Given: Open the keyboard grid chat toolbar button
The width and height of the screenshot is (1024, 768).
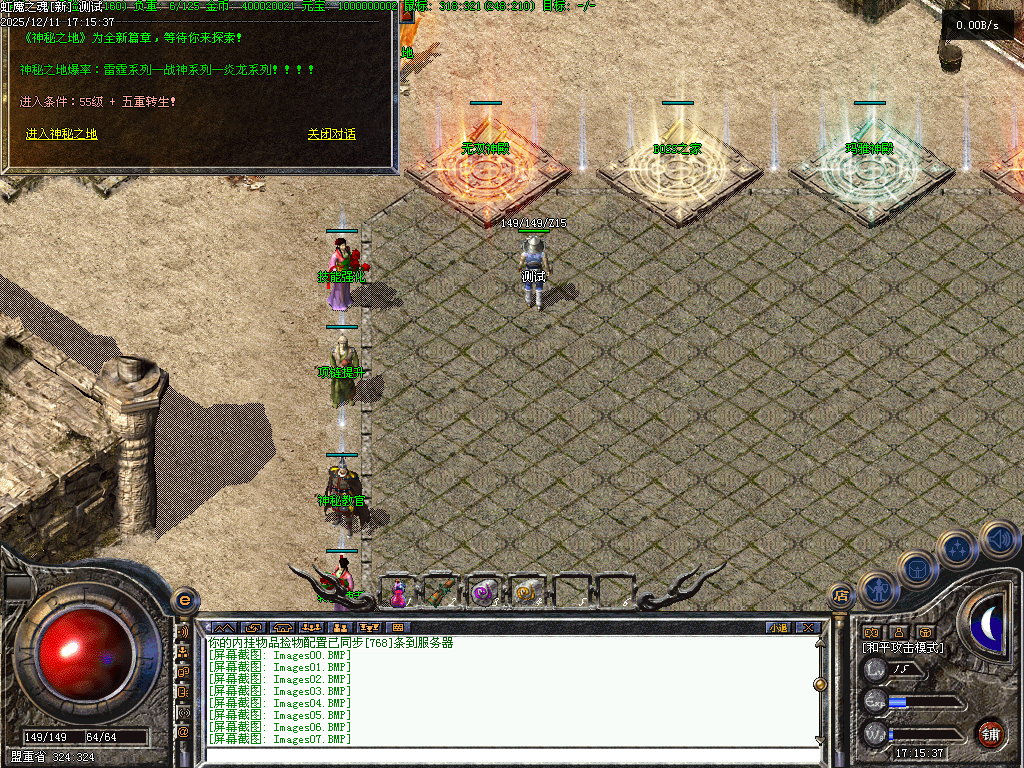Looking at the screenshot, I should point(398,628).
